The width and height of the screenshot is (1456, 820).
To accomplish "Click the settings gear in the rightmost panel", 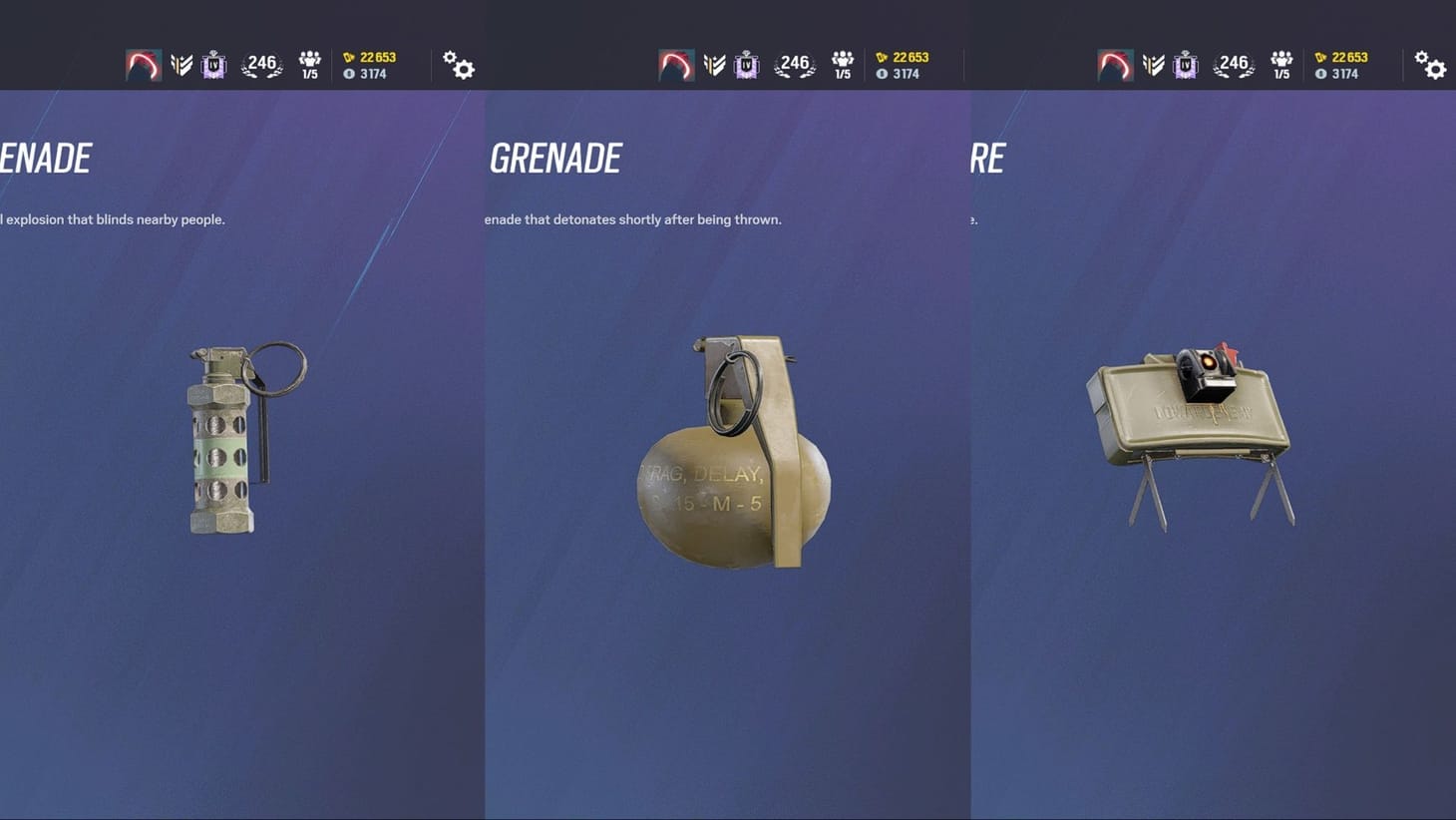I will point(1431,65).
